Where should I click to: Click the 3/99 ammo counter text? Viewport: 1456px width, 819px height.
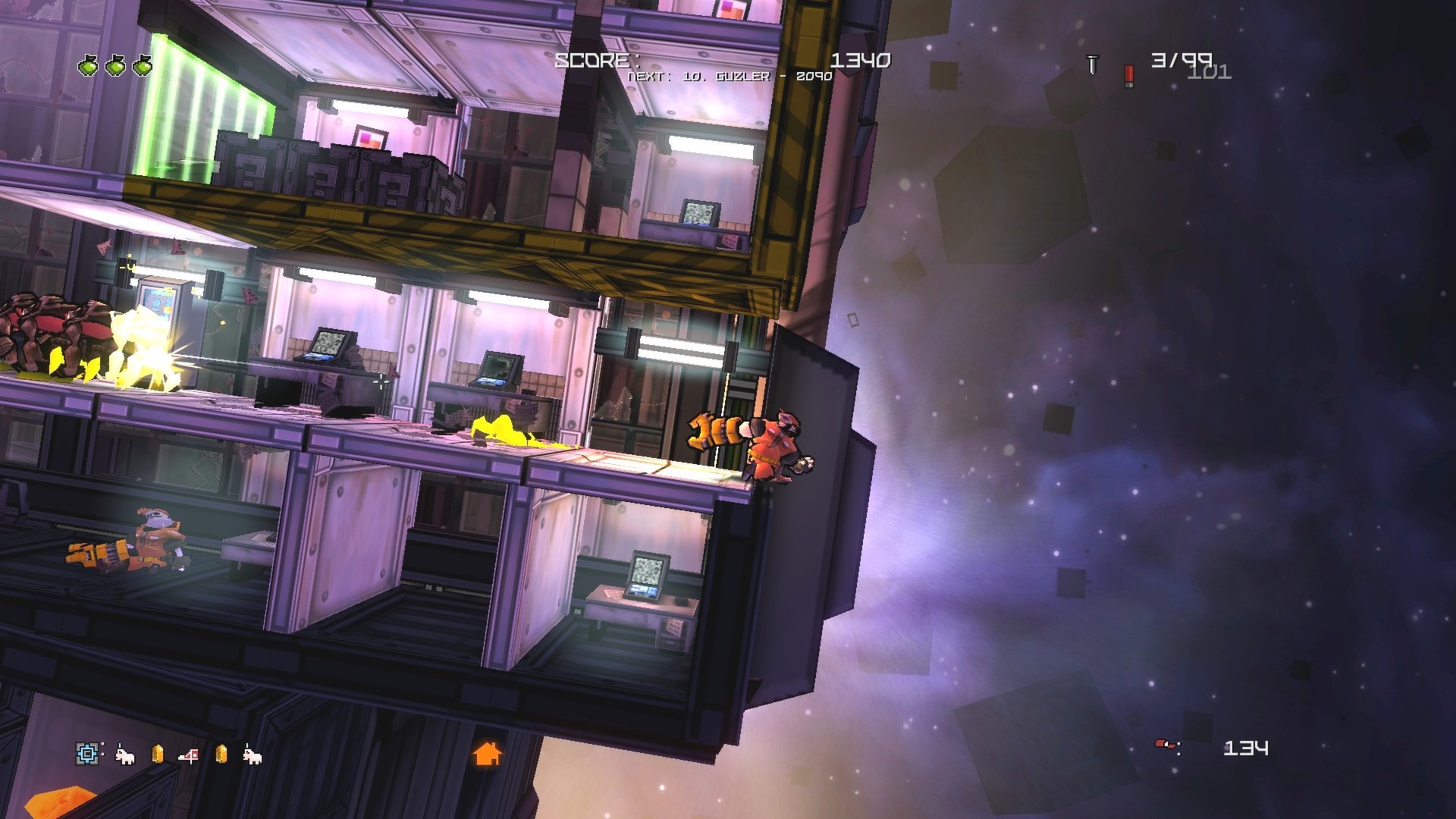coord(1181,60)
